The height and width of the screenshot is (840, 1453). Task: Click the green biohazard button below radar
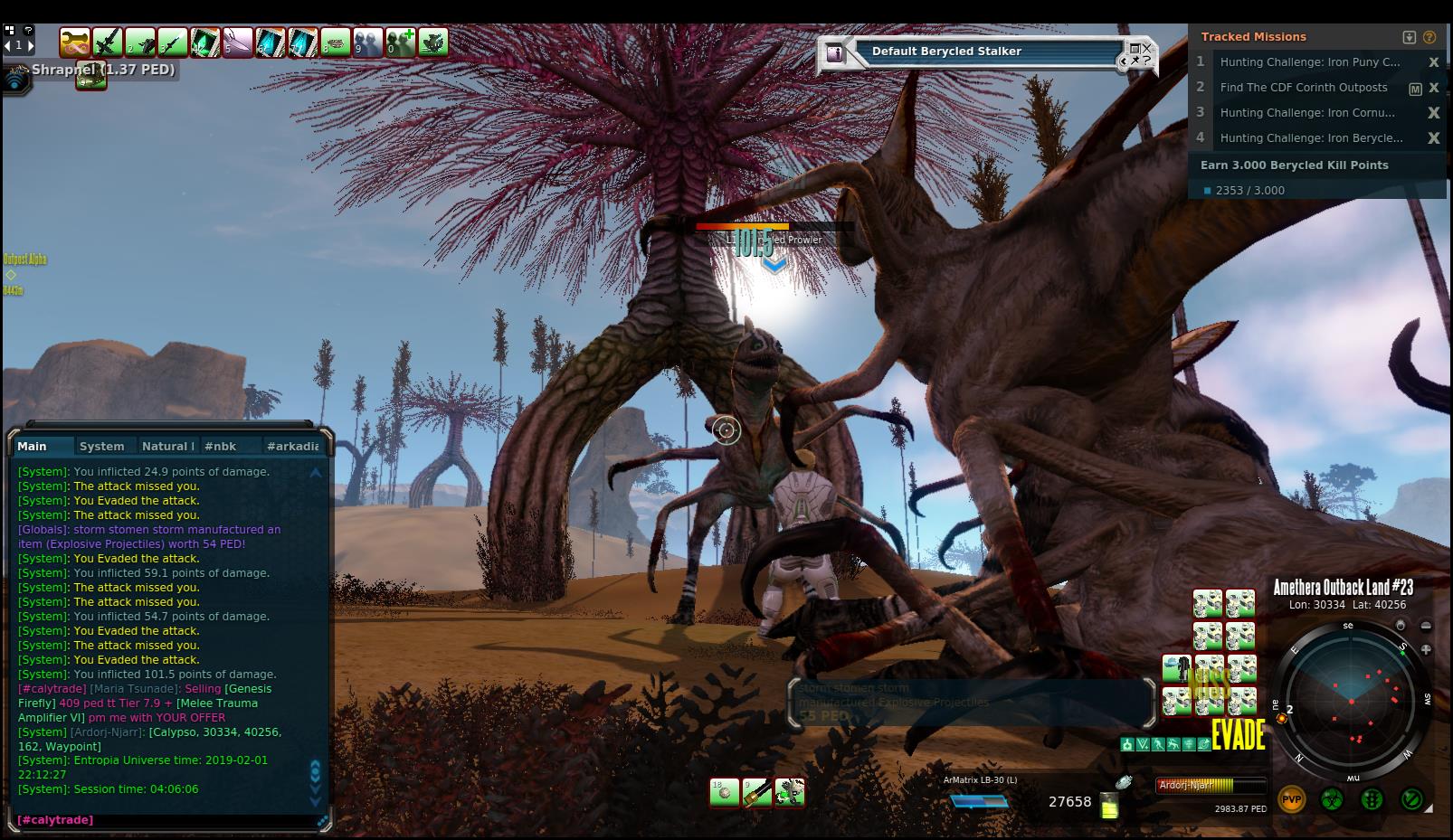pyautogui.click(x=1332, y=799)
